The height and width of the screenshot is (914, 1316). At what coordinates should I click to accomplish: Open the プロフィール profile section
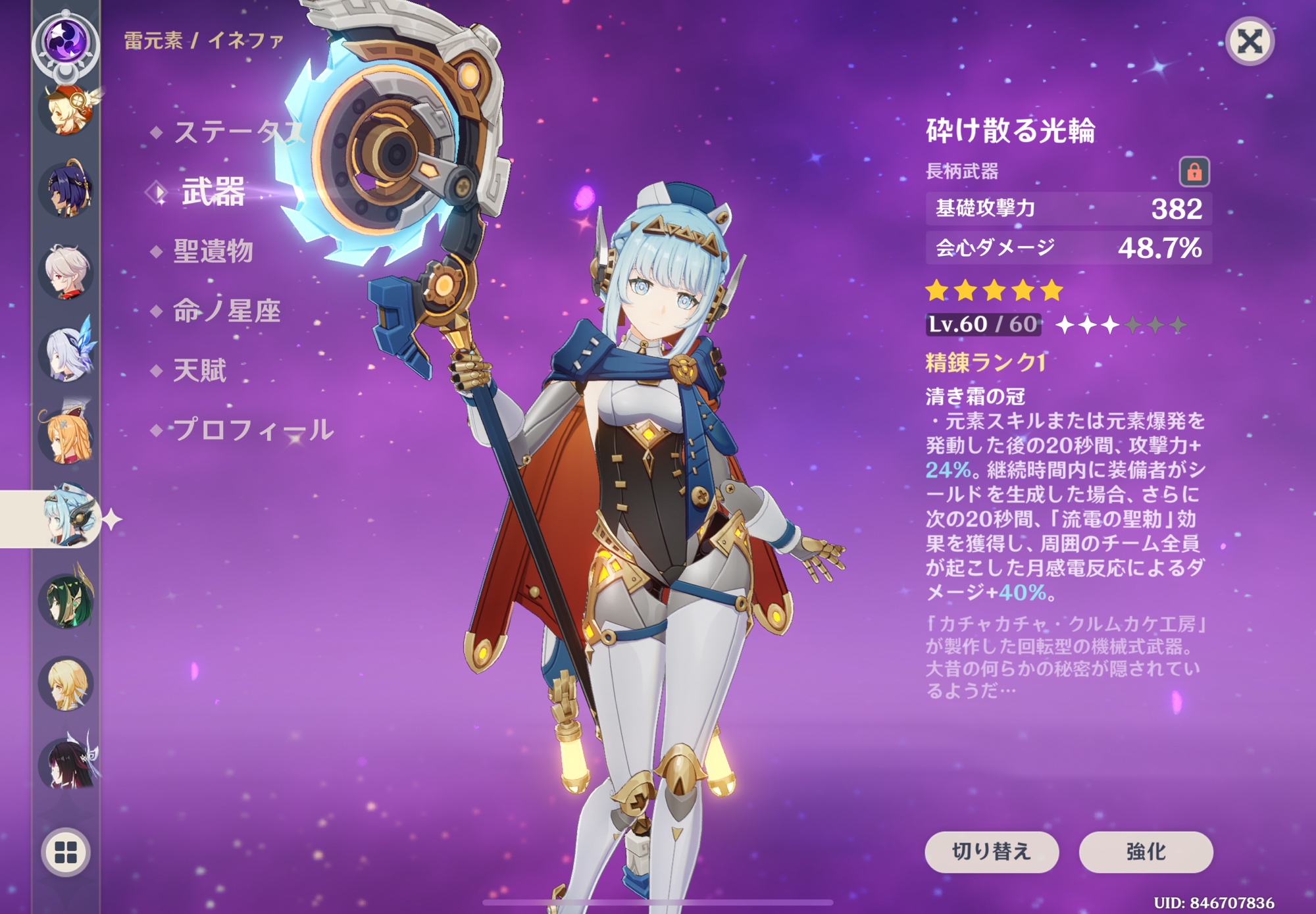[x=253, y=430]
